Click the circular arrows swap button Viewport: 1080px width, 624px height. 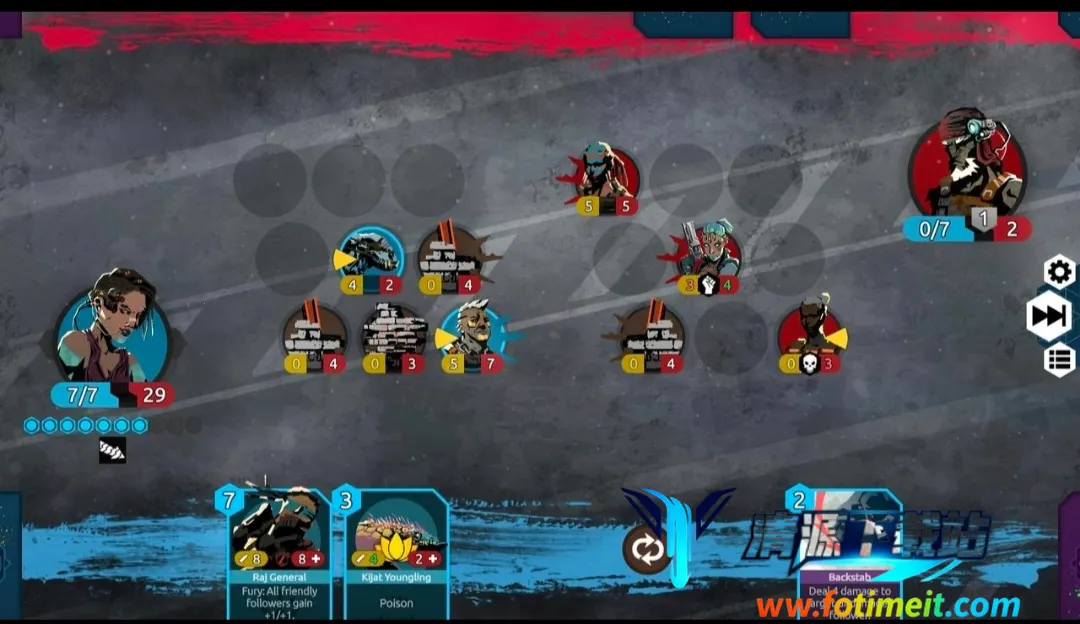click(646, 548)
